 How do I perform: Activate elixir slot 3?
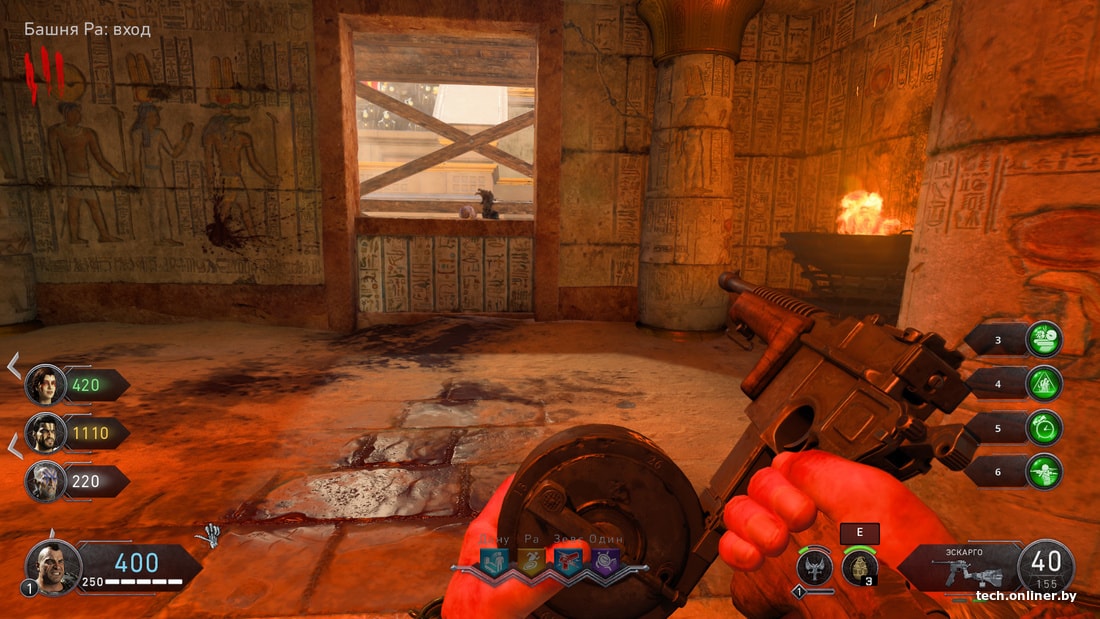1044,339
